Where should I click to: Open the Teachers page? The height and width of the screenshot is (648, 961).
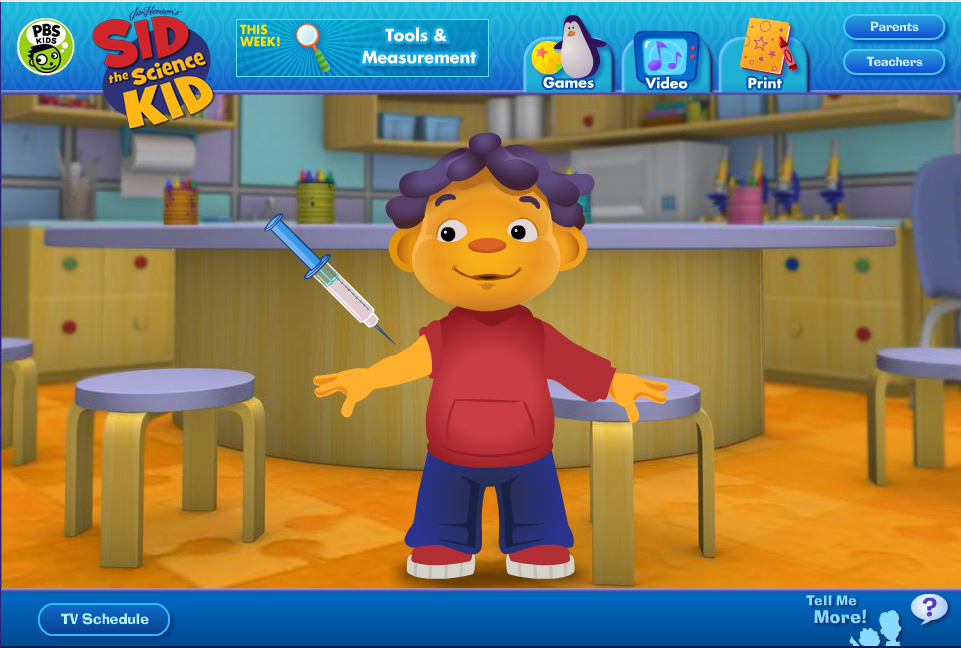point(894,62)
